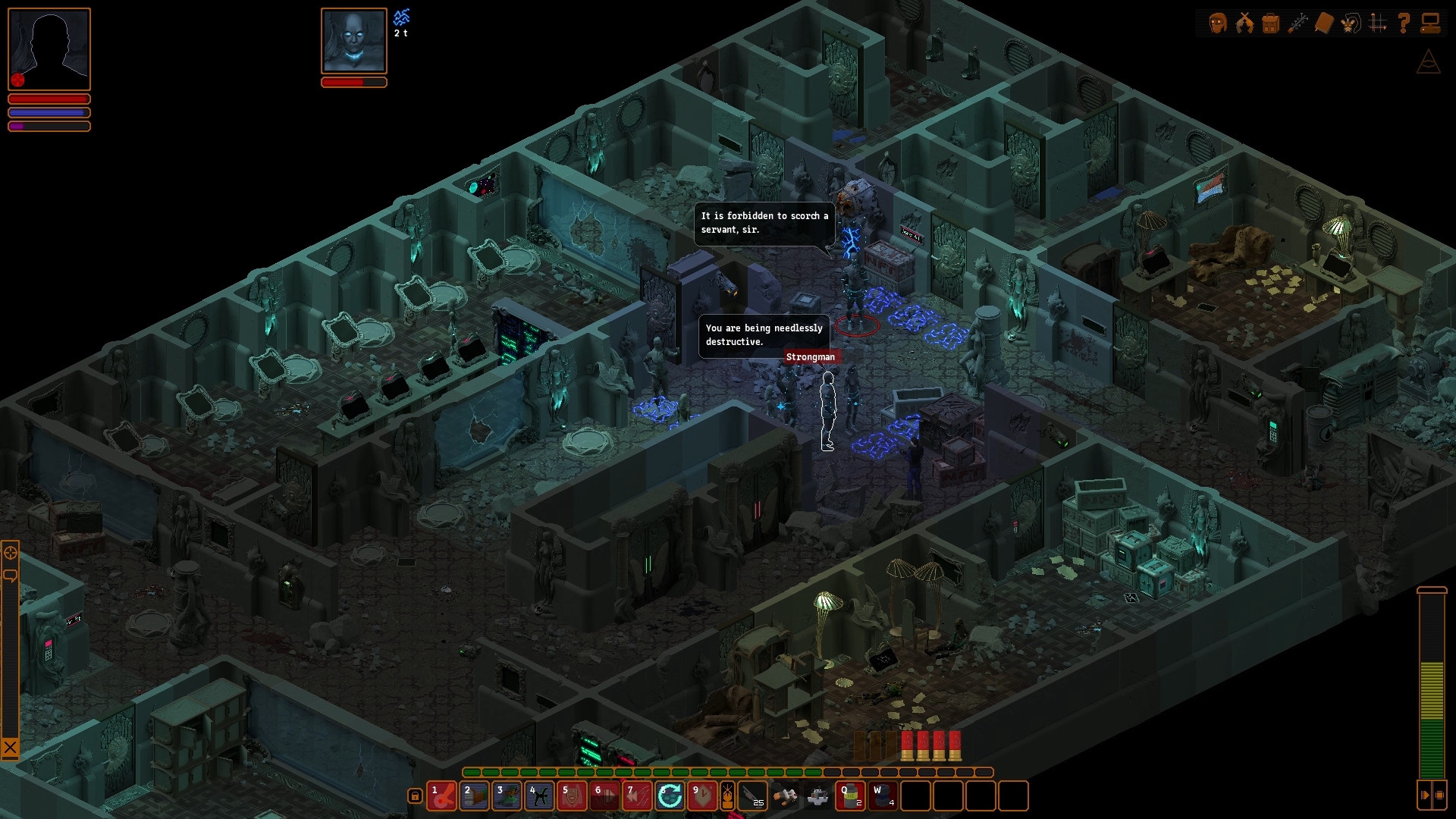Open the backpack inventory
The height and width of the screenshot is (819, 1456).
1271,23
